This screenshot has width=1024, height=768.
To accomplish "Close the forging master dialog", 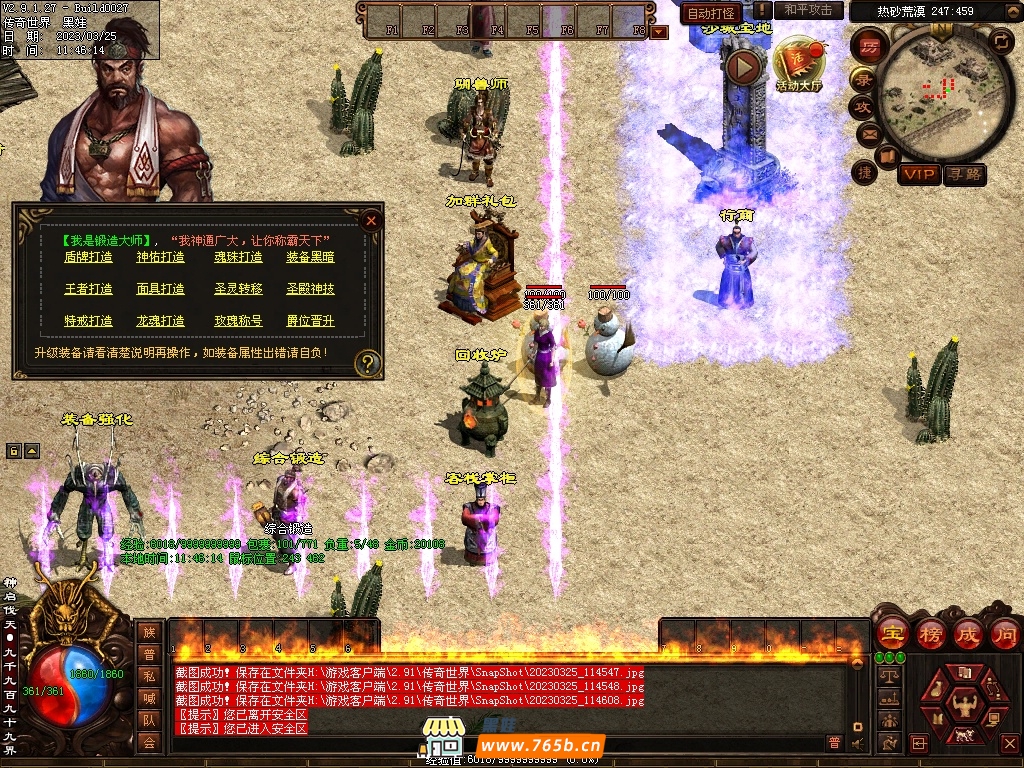I will pyautogui.click(x=371, y=220).
